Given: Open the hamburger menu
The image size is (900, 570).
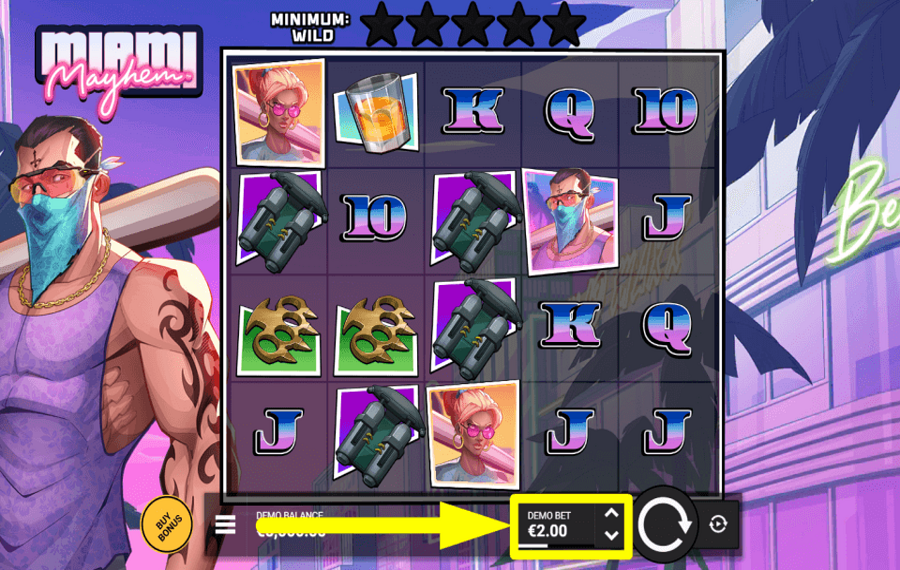Looking at the screenshot, I should point(225,524).
